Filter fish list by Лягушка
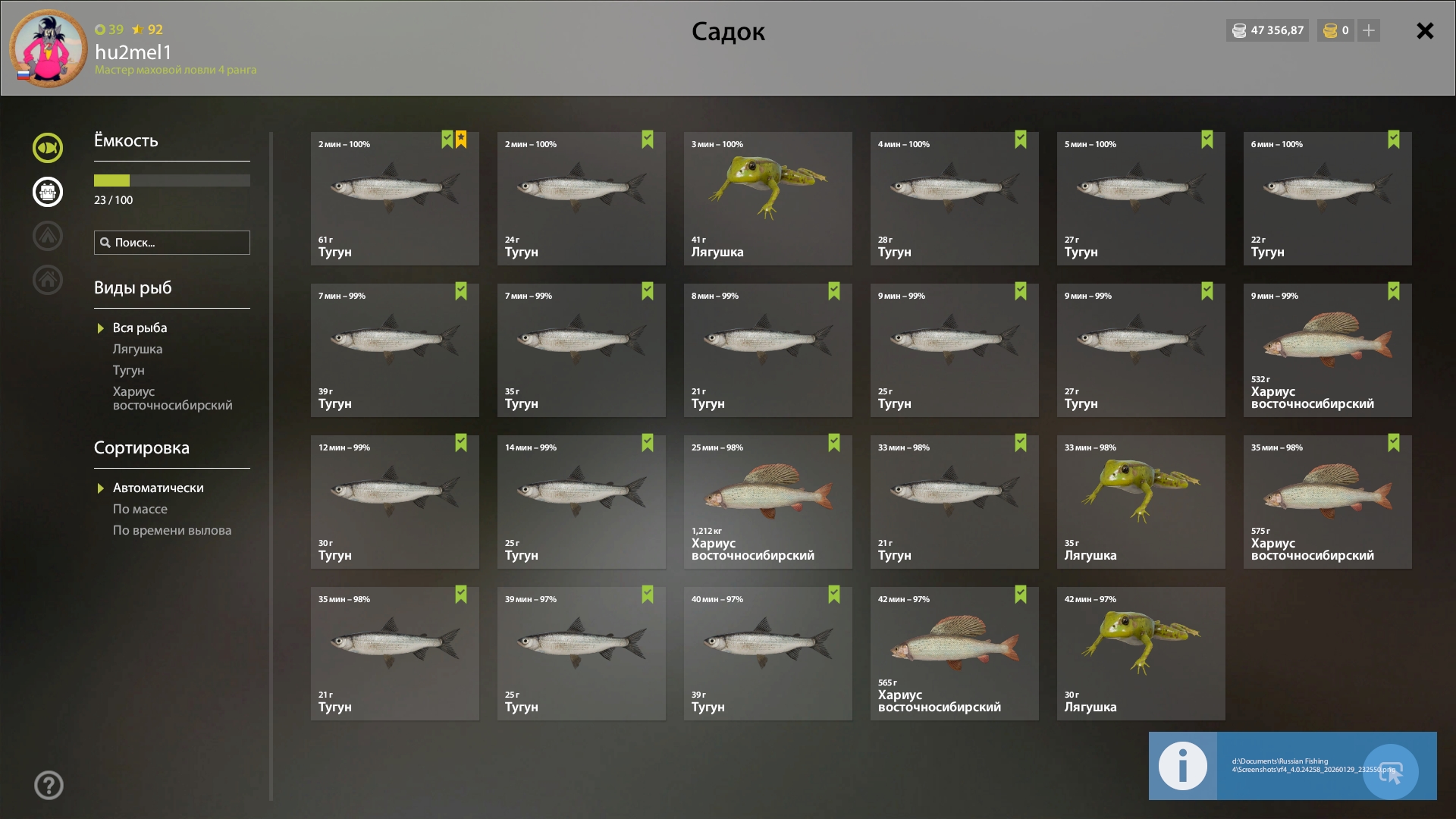The width and height of the screenshot is (1456, 819). click(x=137, y=350)
